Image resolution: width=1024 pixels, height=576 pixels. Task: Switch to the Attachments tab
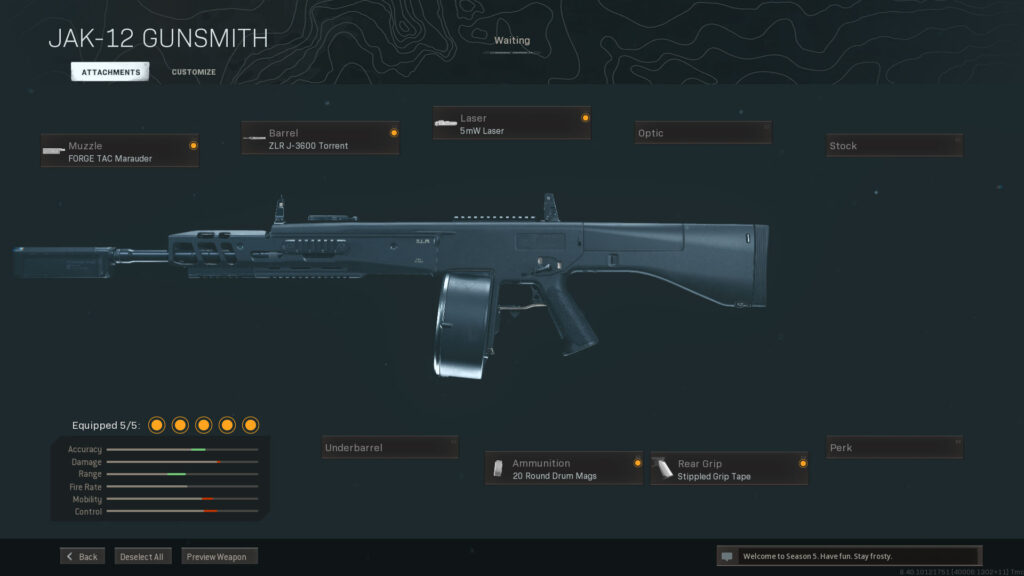pos(109,72)
